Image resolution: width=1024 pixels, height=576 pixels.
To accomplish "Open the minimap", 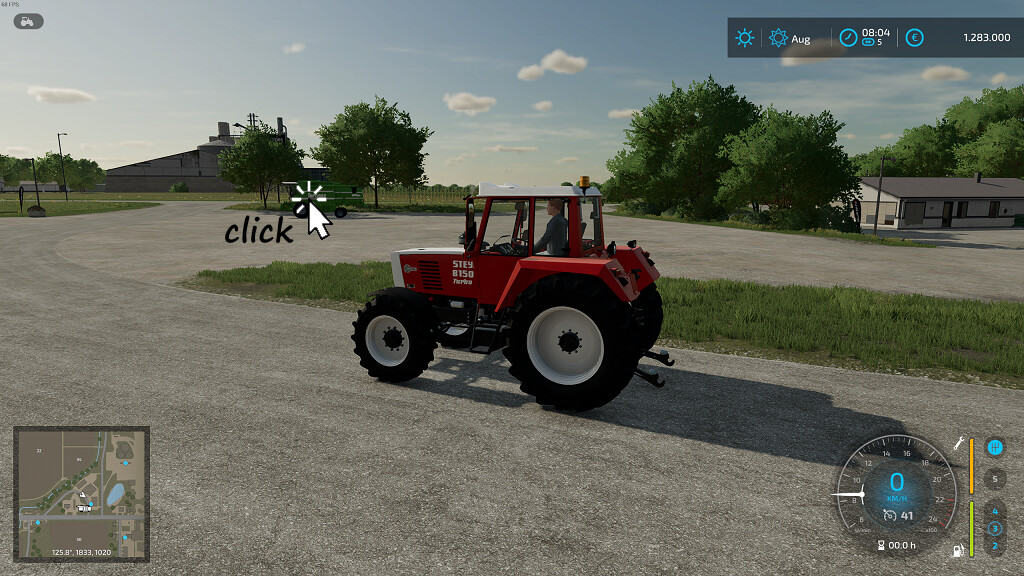I will (81, 493).
